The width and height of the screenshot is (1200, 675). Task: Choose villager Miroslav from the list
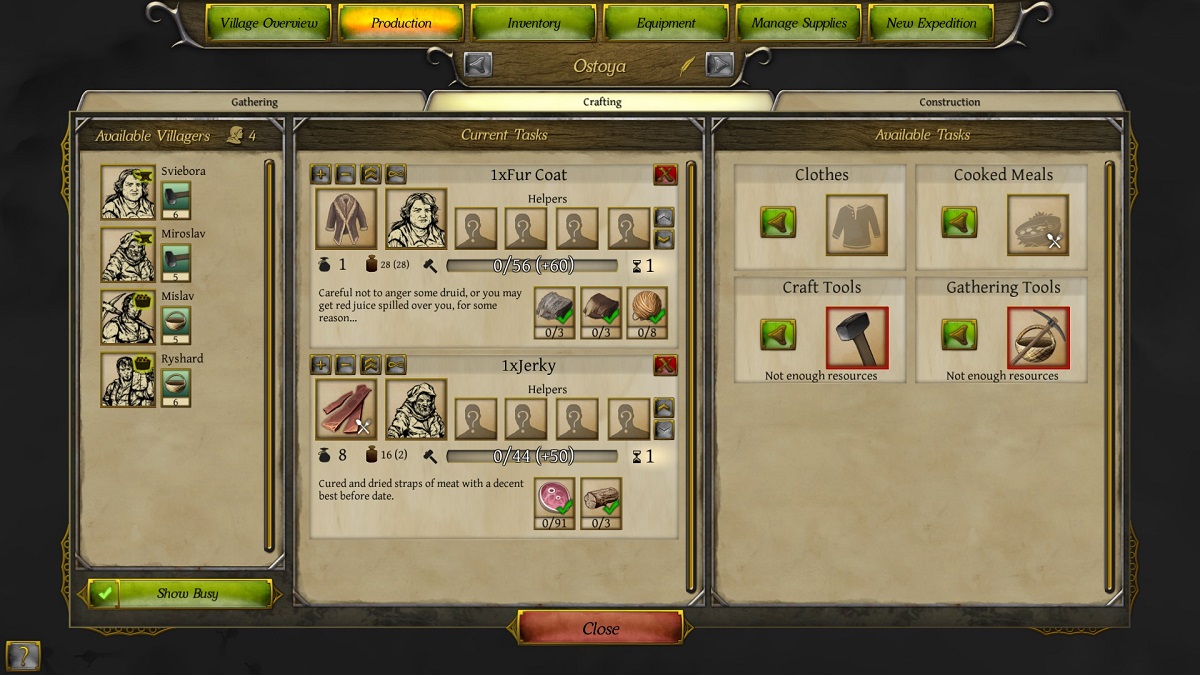coord(127,255)
